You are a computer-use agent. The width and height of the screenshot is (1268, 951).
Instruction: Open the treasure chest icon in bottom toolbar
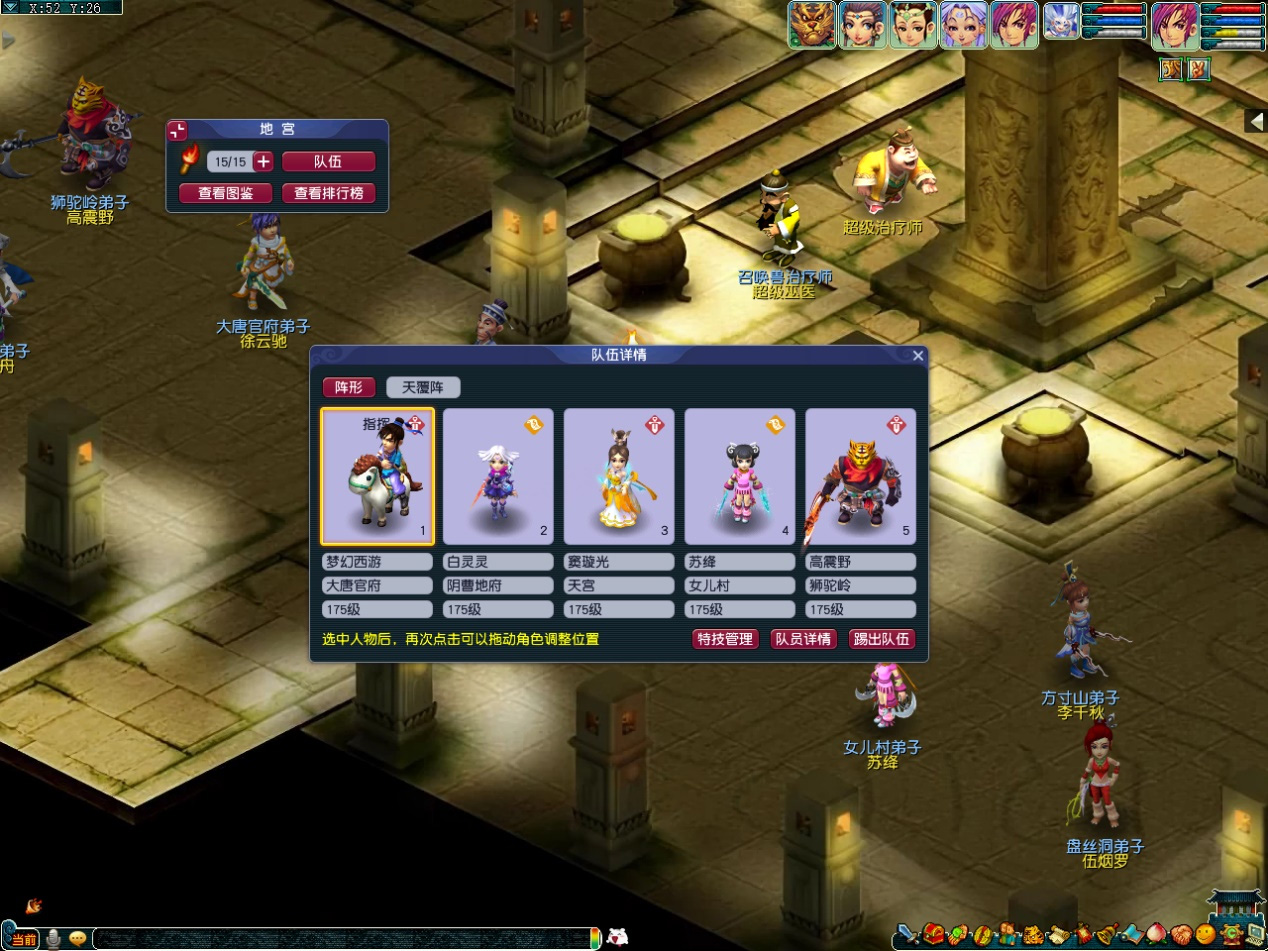[x=934, y=936]
